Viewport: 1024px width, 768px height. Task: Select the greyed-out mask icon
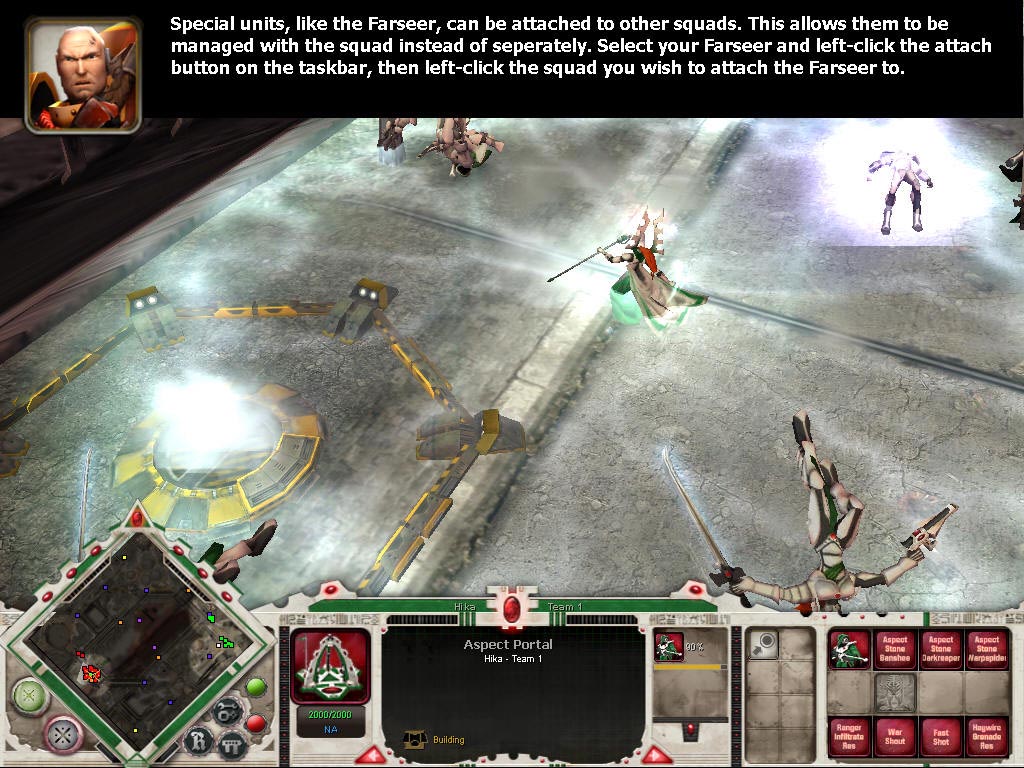(x=895, y=693)
